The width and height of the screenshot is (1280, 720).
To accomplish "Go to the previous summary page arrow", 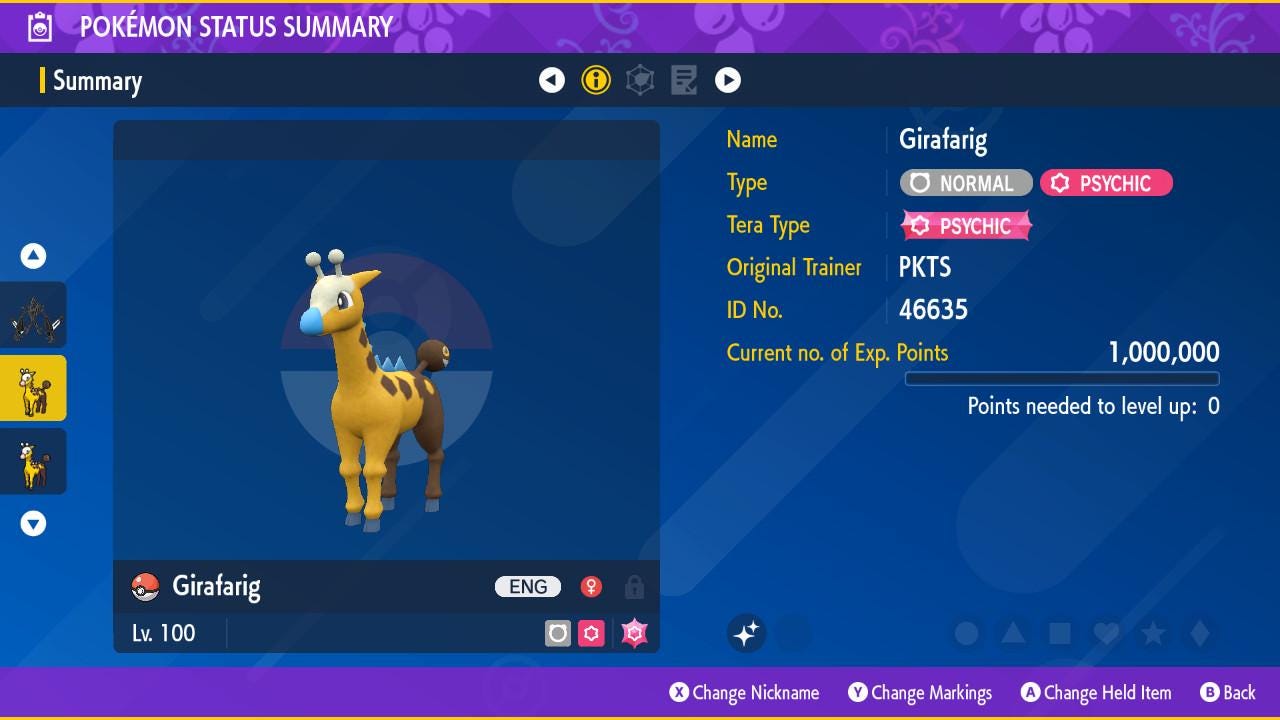I will pos(552,80).
